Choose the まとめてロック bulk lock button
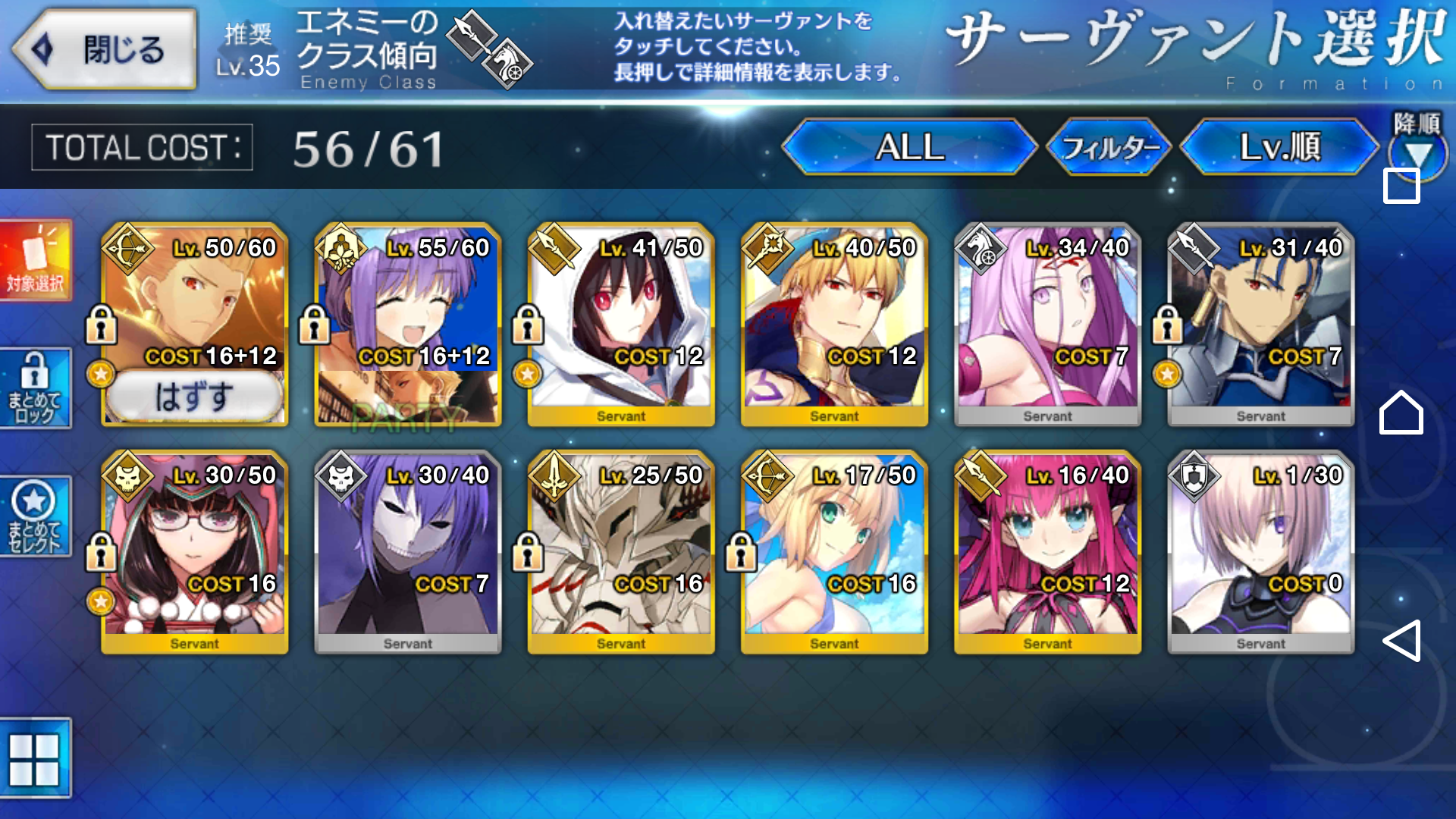The image size is (1456, 819). [36, 388]
